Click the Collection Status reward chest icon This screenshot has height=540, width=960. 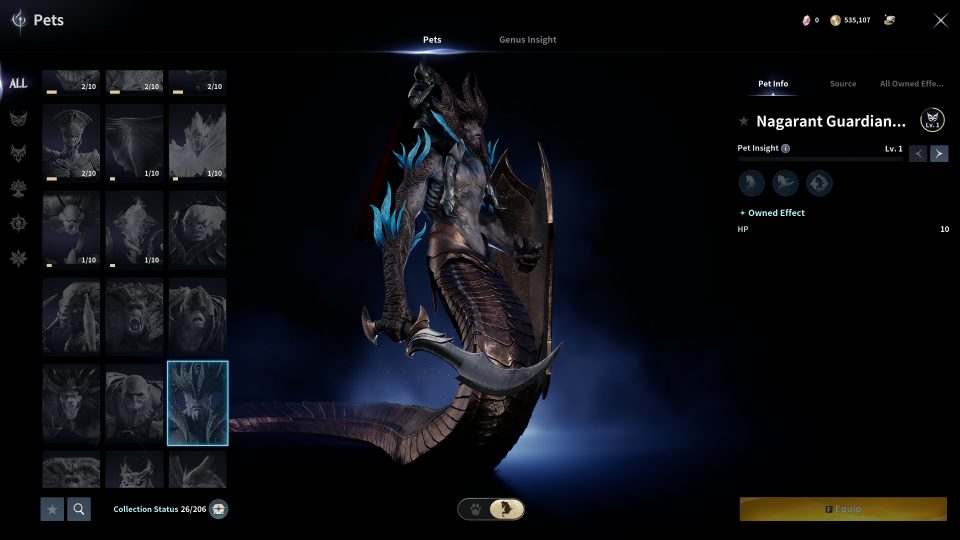pyautogui.click(x=218, y=509)
